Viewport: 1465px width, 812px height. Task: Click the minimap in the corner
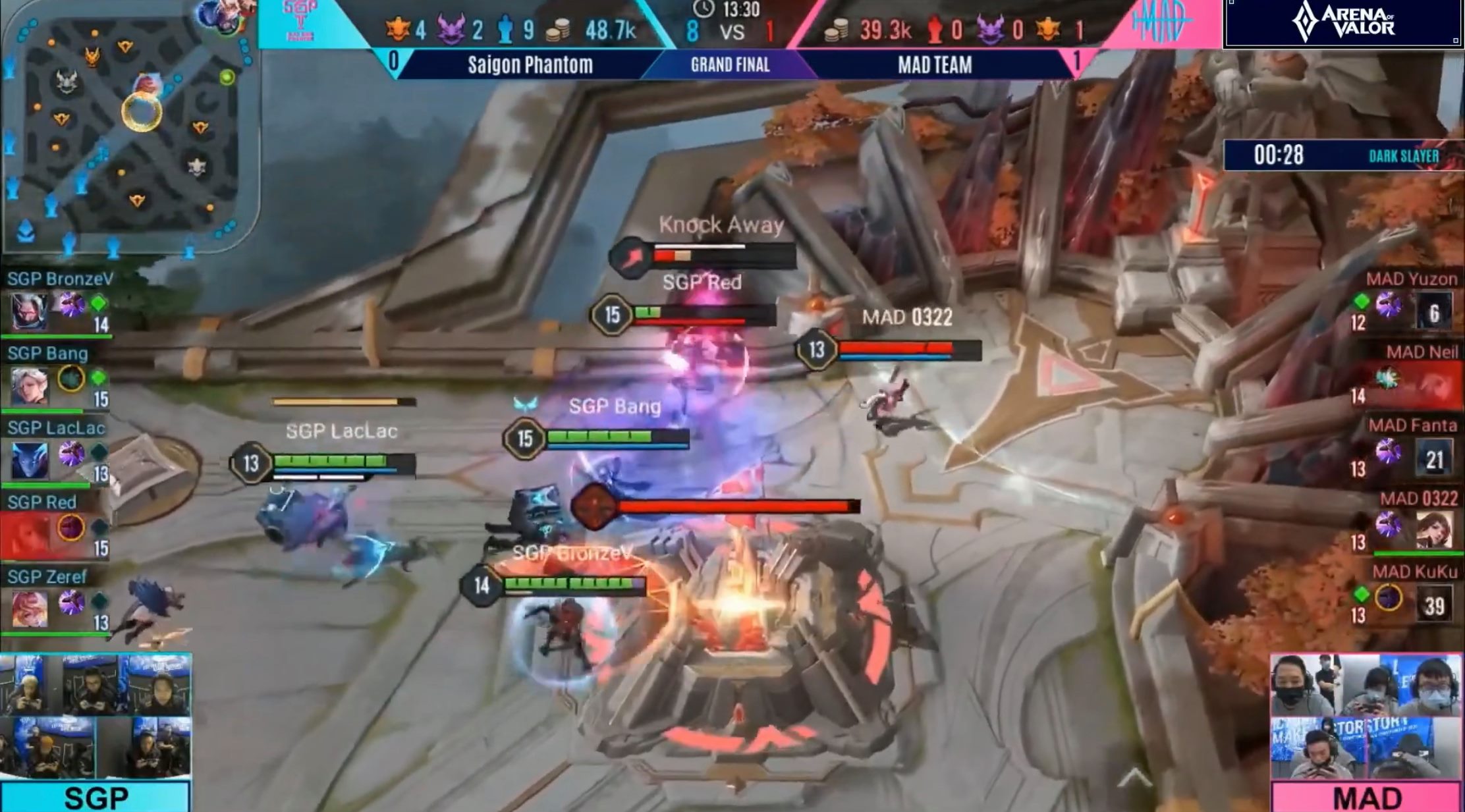128,128
